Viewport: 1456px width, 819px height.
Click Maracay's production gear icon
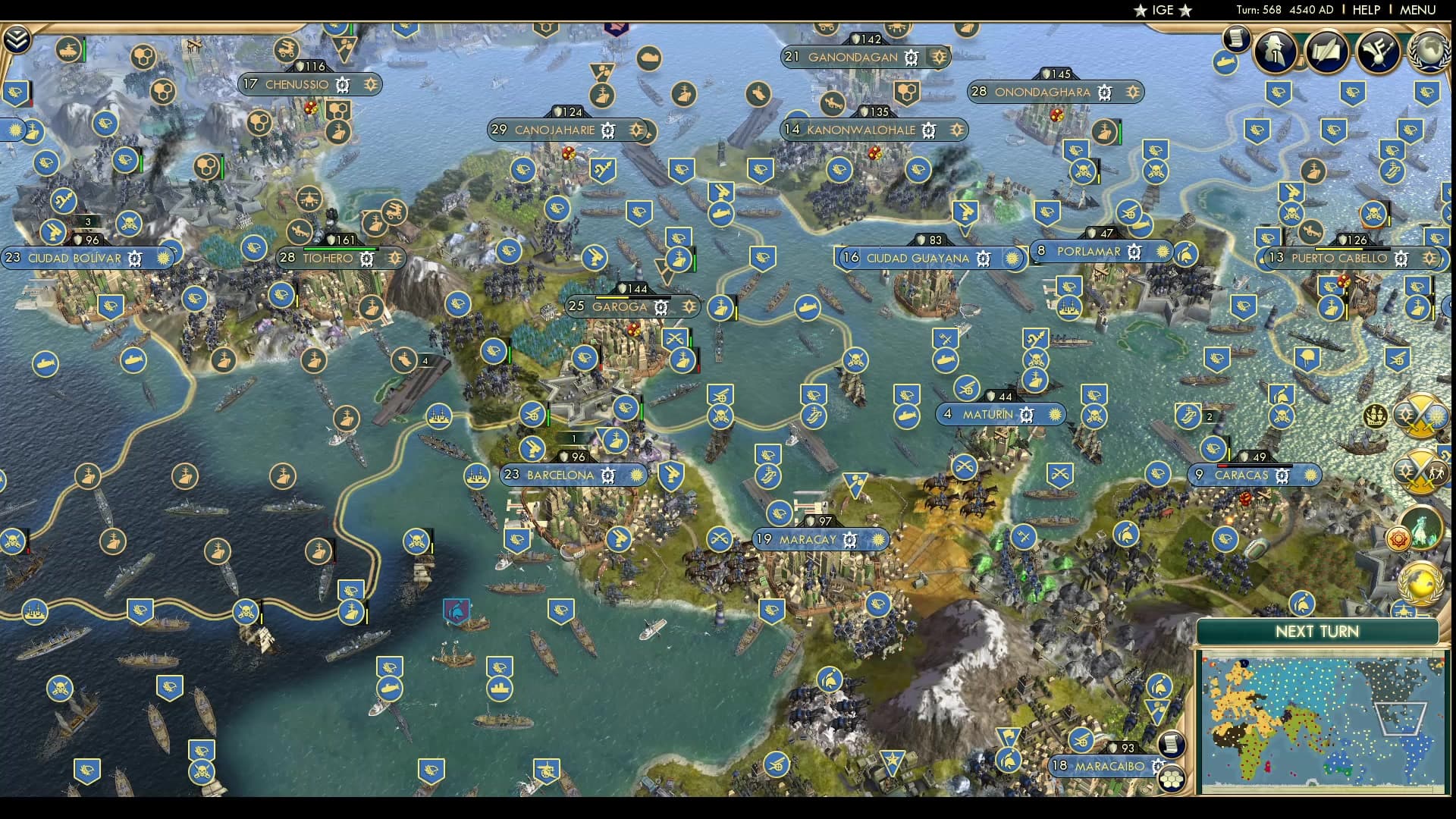click(849, 541)
